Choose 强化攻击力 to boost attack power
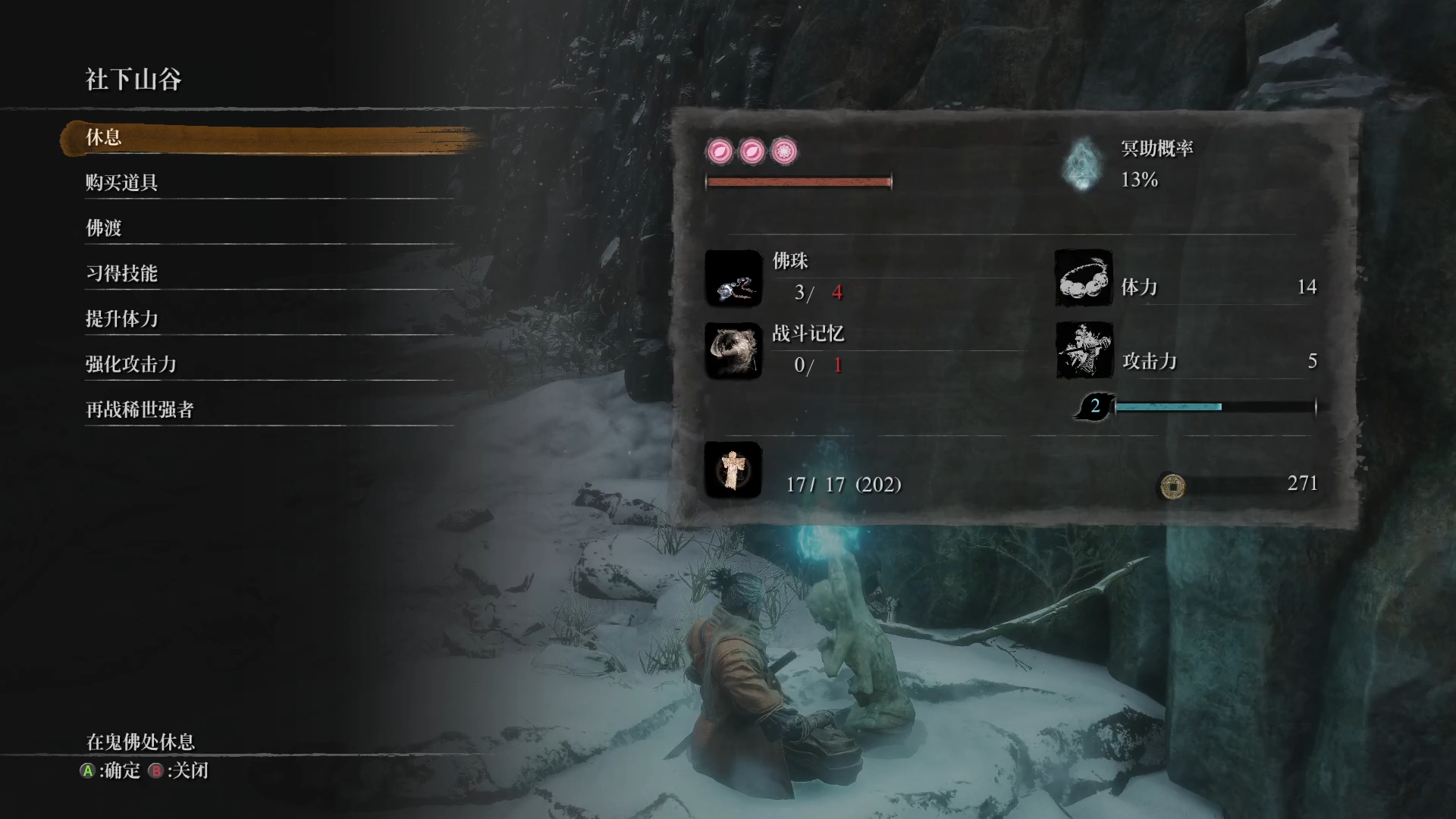This screenshot has height=819, width=1456. [x=130, y=365]
